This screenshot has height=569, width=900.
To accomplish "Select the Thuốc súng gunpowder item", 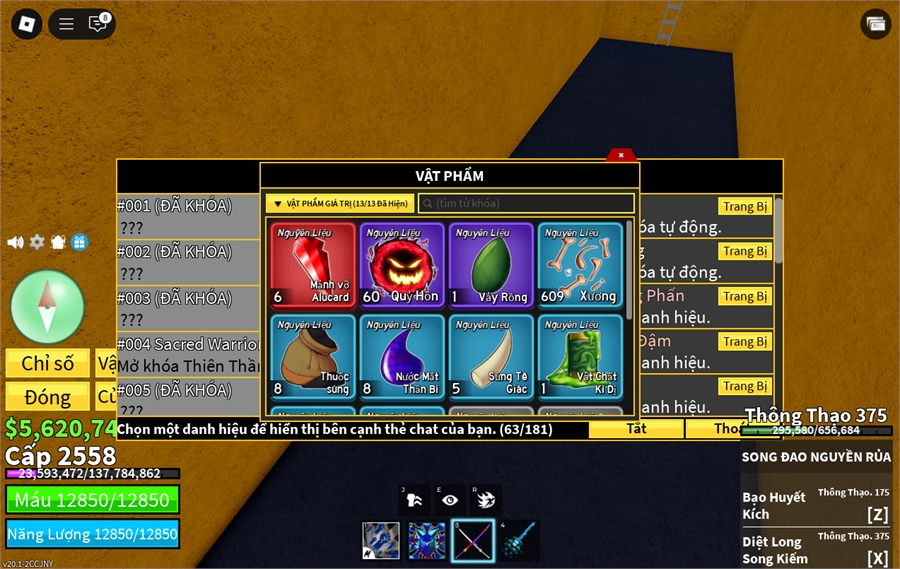I will pyautogui.click(x=313, y=356).
